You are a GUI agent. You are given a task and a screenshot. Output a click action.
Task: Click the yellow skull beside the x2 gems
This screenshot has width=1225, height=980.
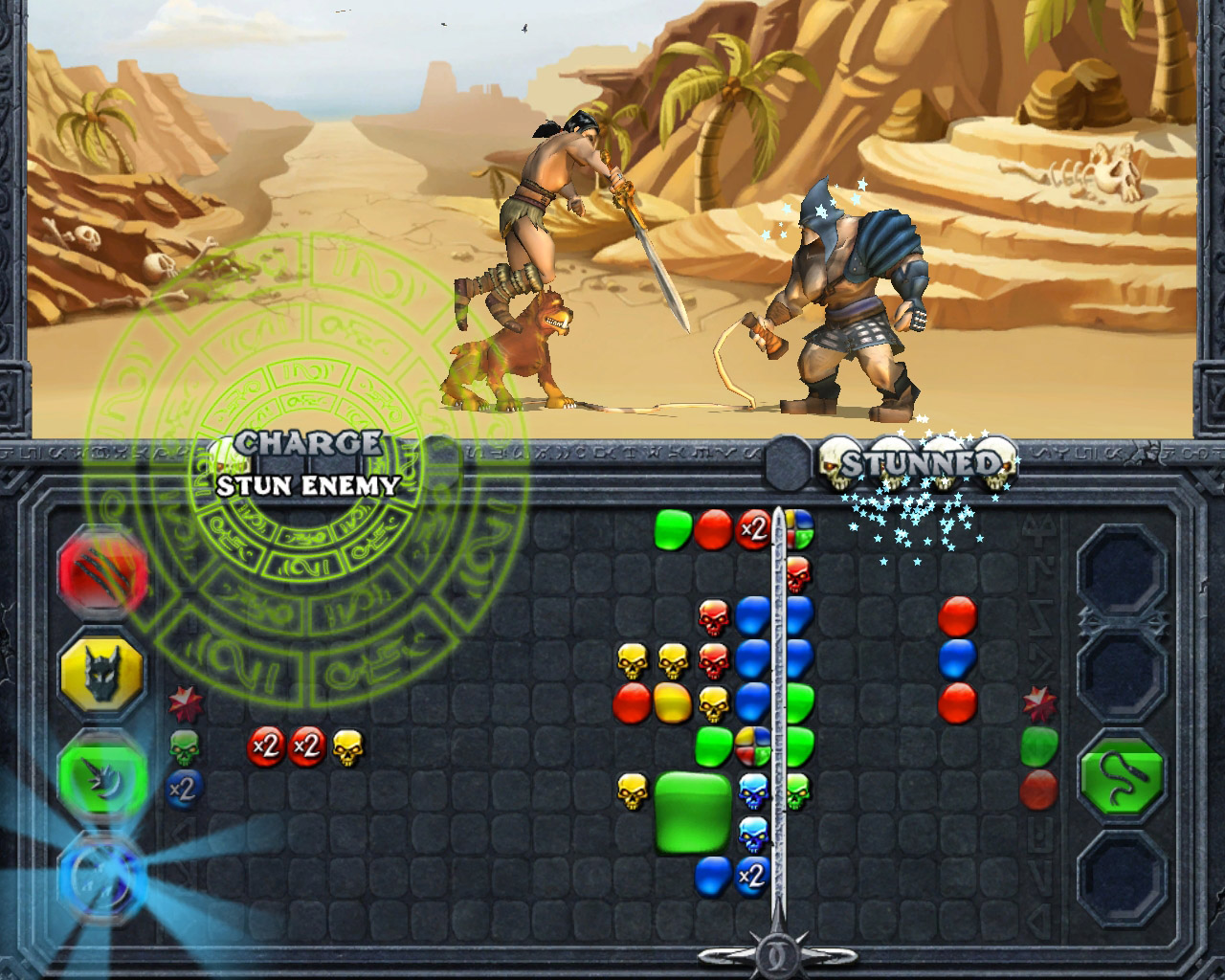(x=347, y=747)
